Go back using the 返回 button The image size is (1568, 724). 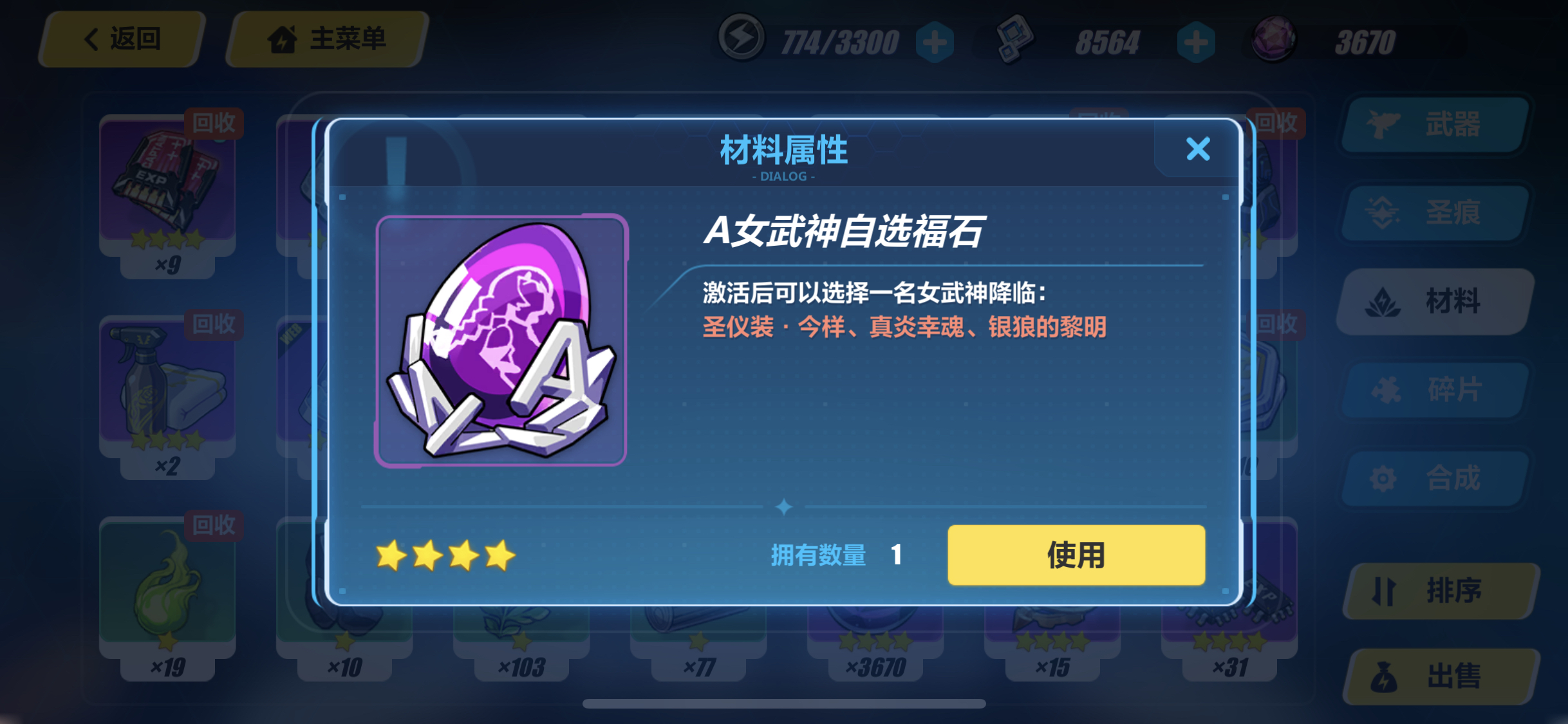click(x=121, y=39)
